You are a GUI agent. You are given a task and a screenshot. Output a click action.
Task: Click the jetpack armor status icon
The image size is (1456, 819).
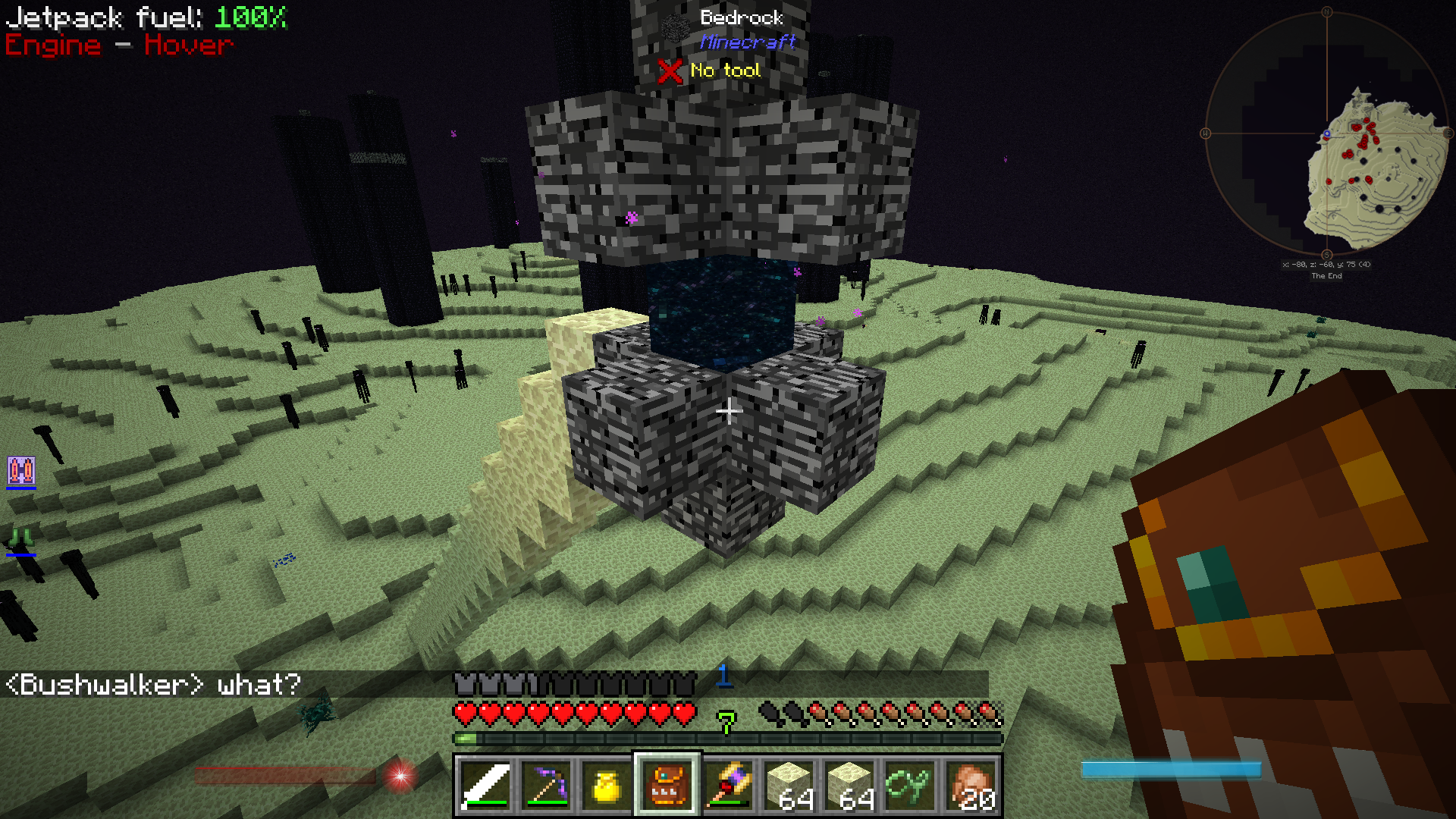[x=21, y=471]
